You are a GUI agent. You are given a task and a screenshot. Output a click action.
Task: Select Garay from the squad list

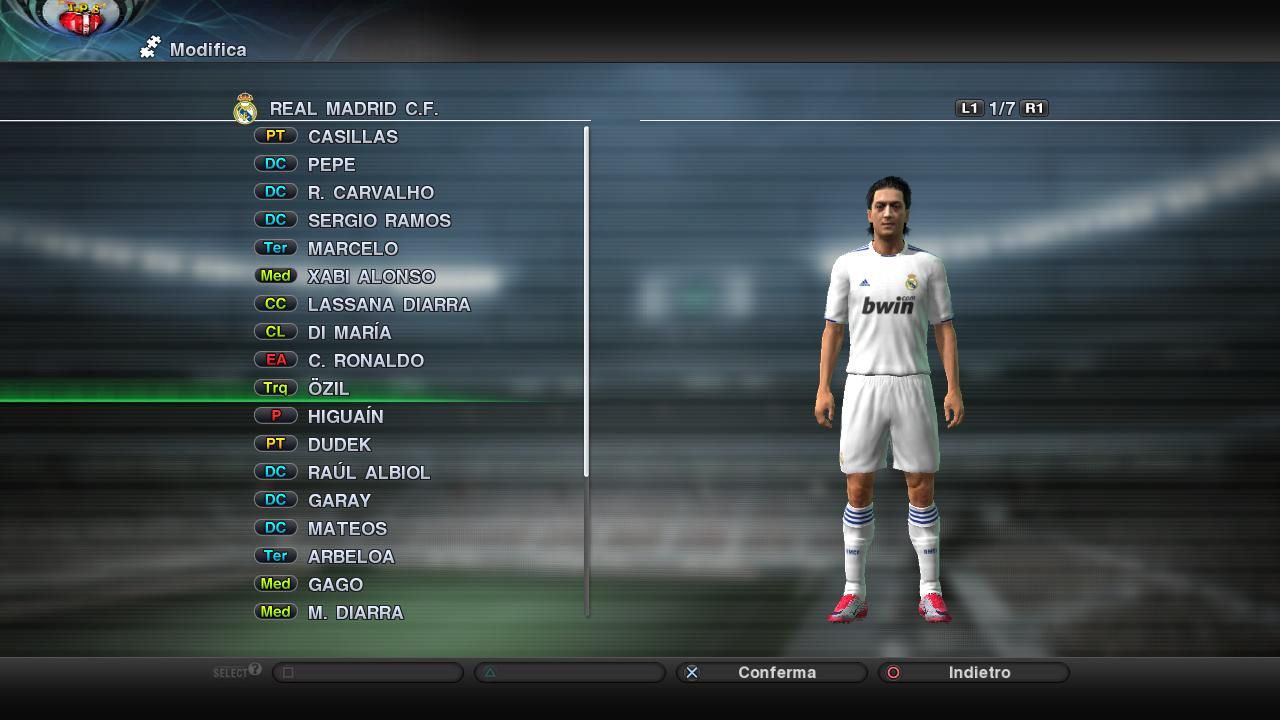[339, 501]
